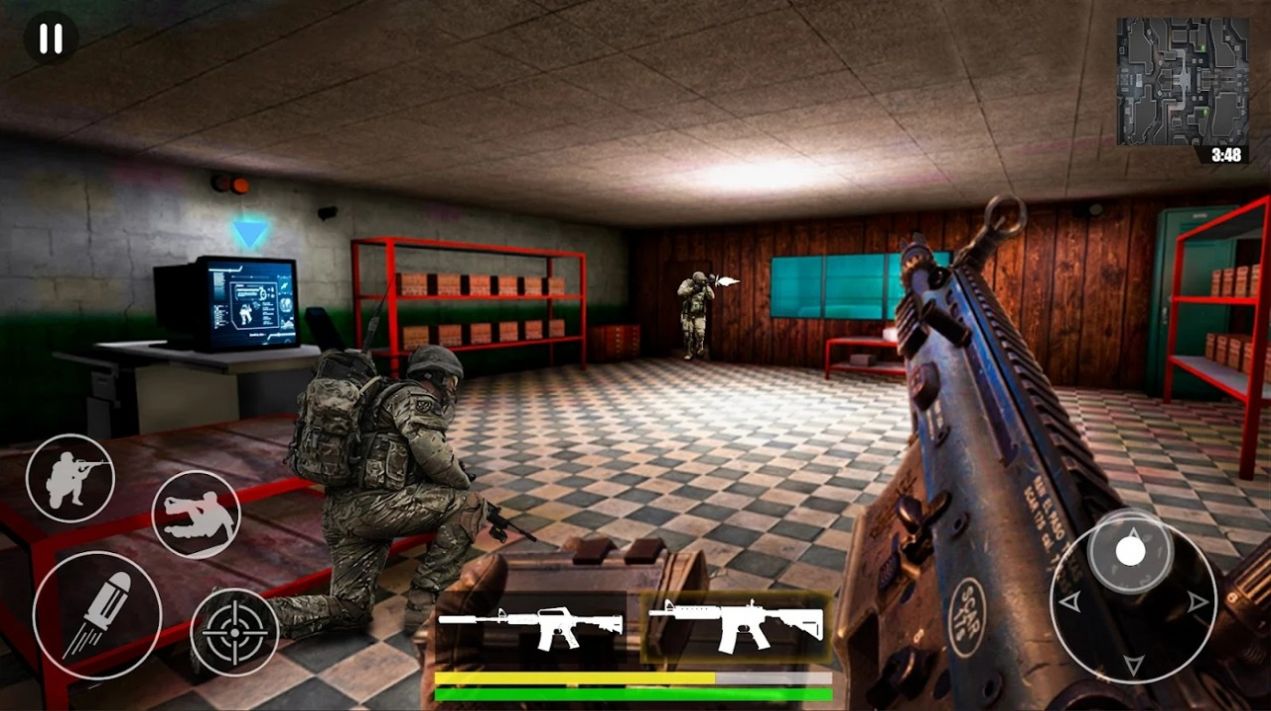This screenshot has height=711, width=1271.
Task: Fire using the bullet button
Action: pos(97,615)
